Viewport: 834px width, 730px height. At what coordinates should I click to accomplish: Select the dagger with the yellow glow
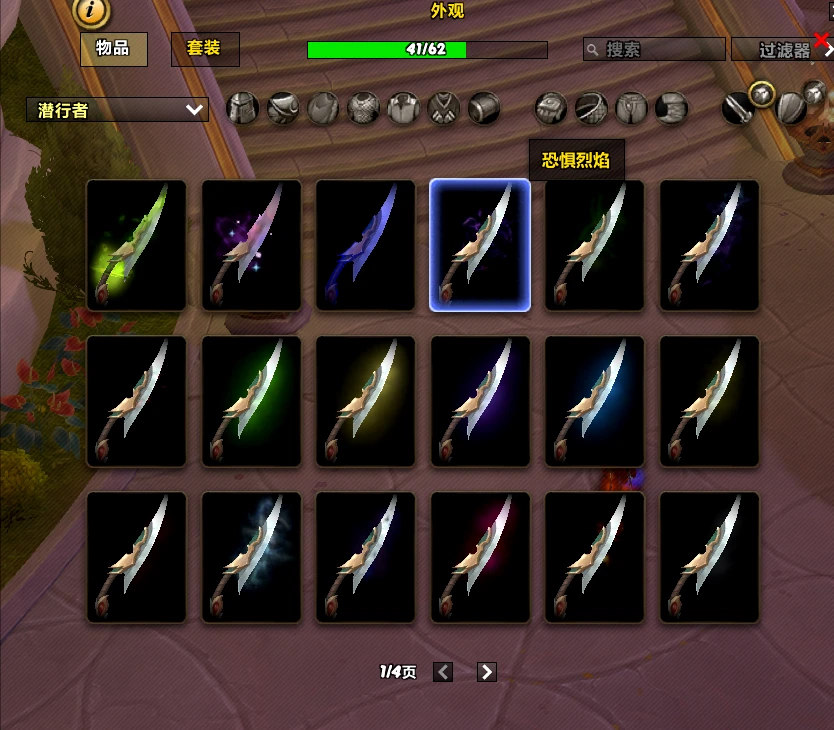(365, 401)
